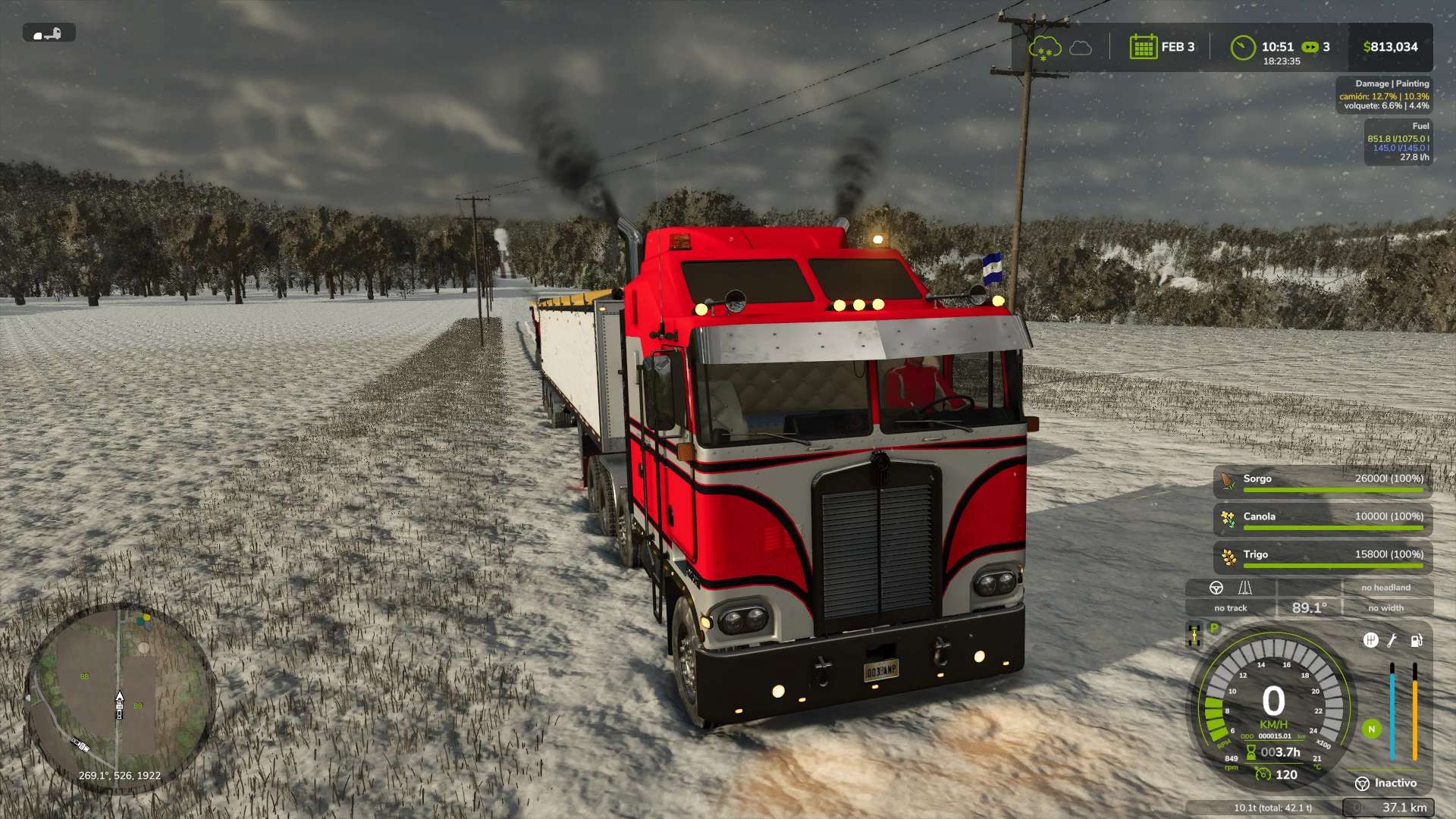The width and height of the screenshot is (1456, 819).
Task: Click the gear shifter icon
Action: [1370, 641]
